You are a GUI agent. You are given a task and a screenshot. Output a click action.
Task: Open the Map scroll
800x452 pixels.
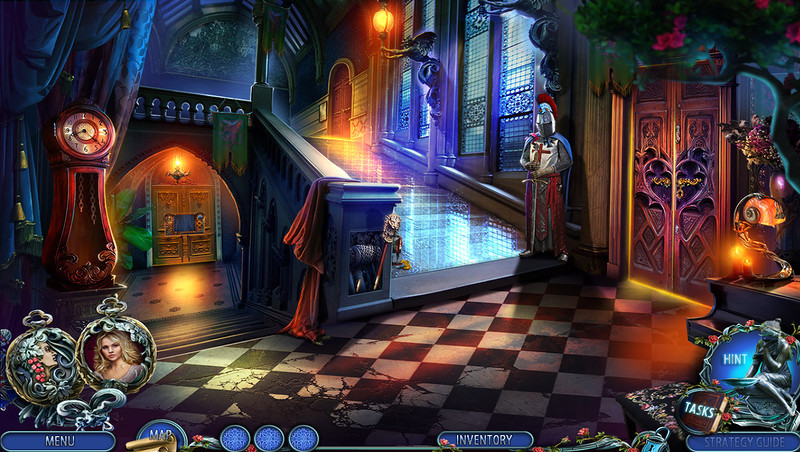tap(157, 436)
